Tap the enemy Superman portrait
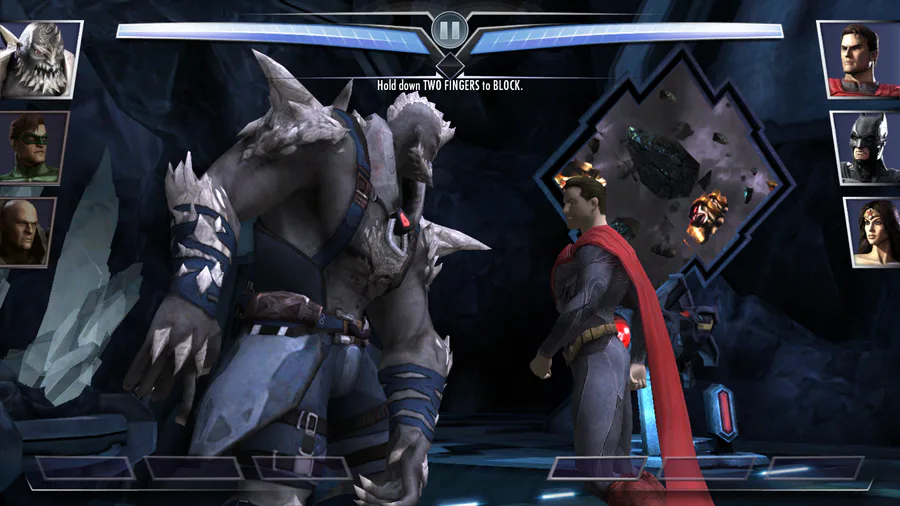Image resolution: width=900 pixels, height=506 pixels. pyautogui.click(x=859, y=58)
